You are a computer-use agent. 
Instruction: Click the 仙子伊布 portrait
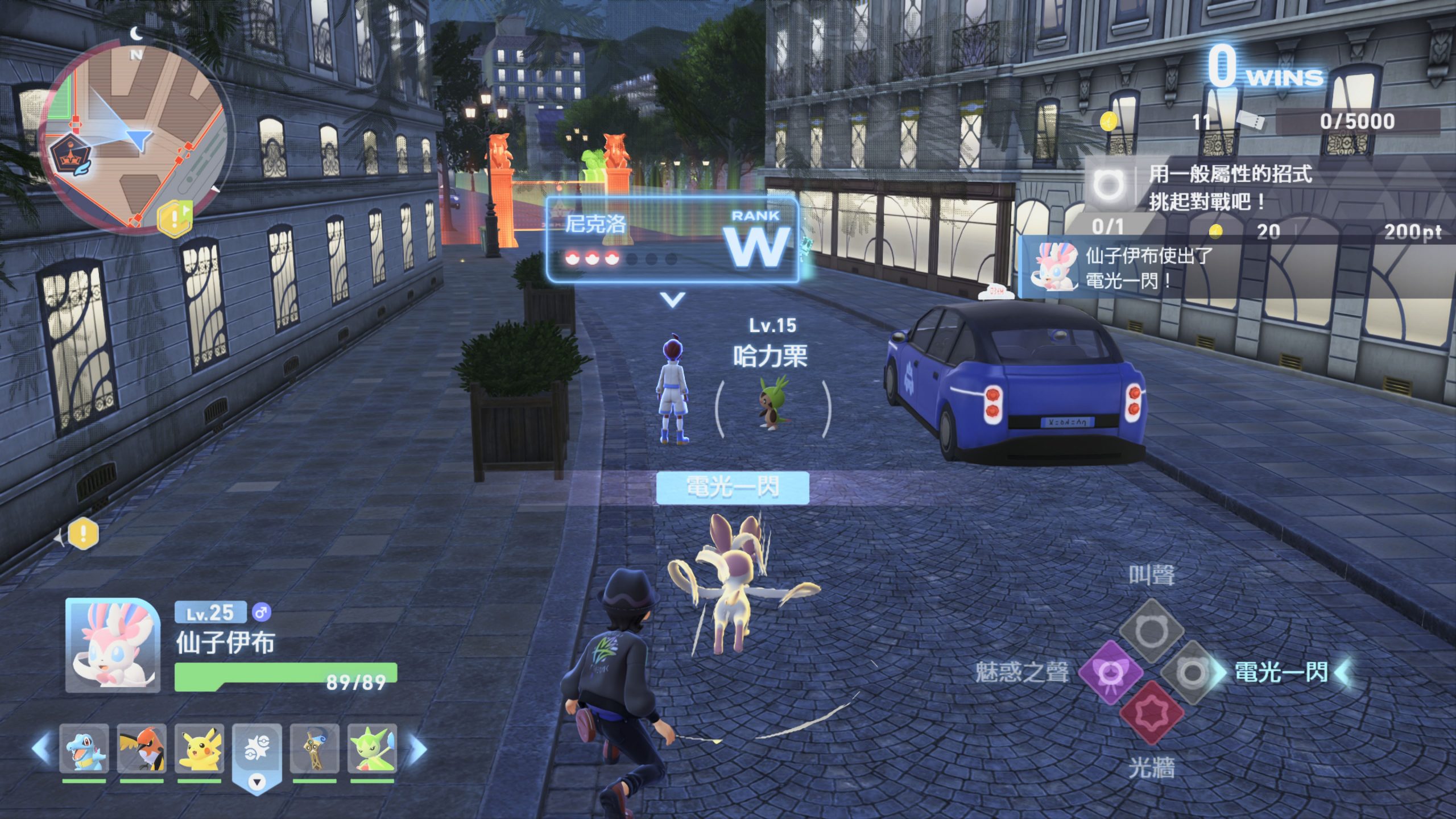113,645
